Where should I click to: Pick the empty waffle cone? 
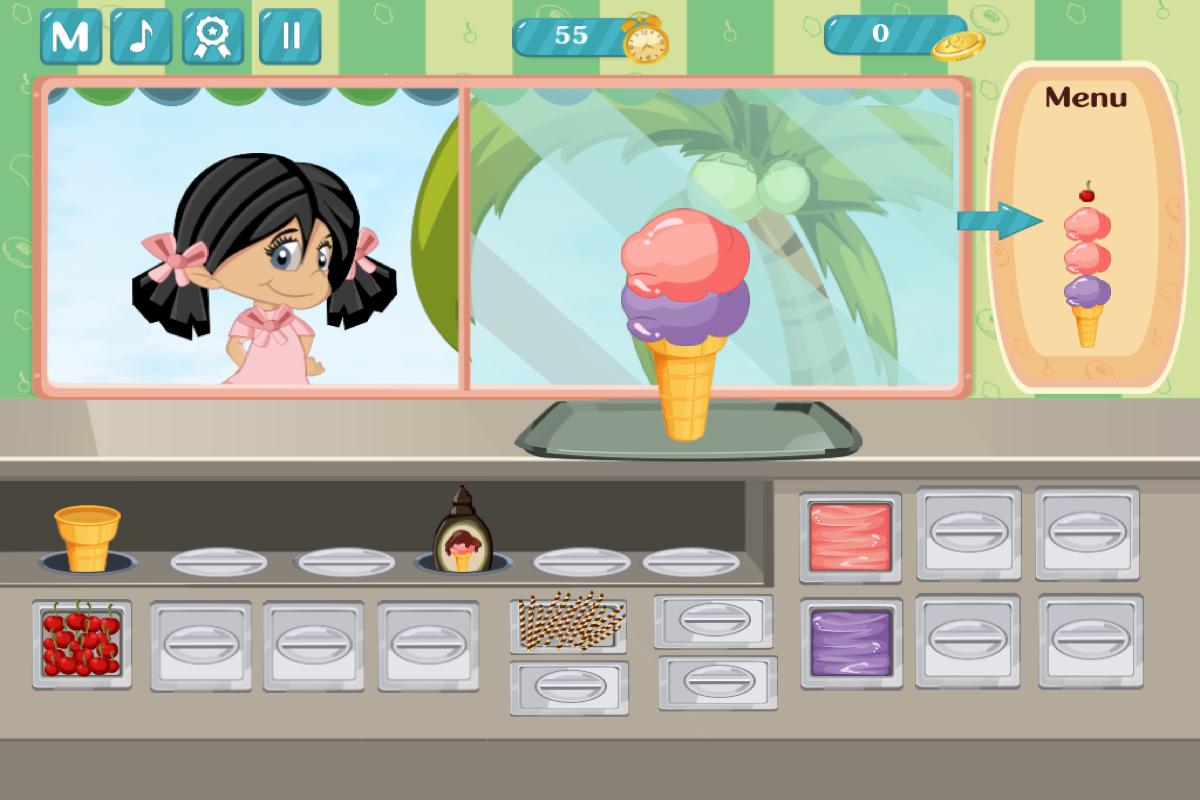pos(87,537)
